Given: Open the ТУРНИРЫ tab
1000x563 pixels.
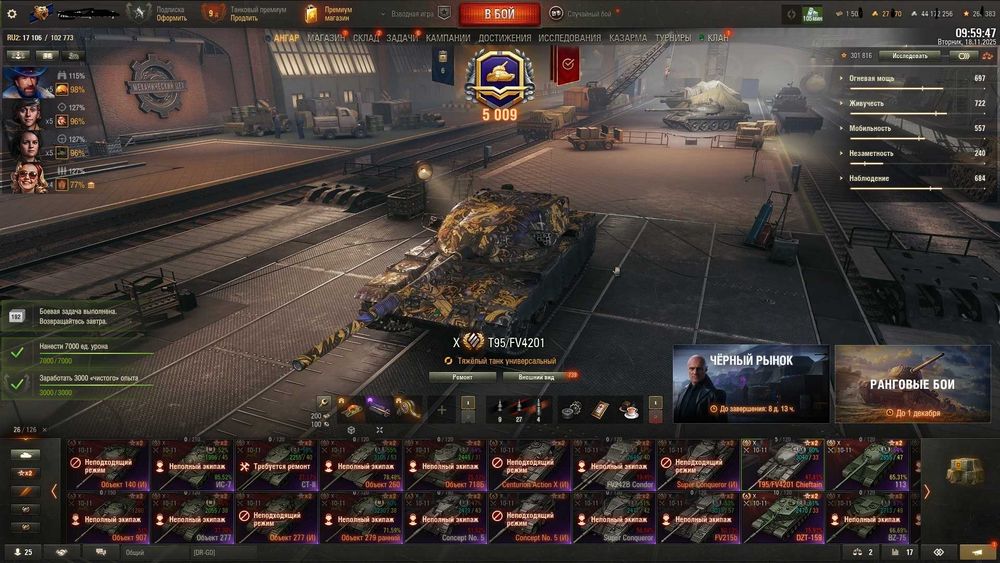Looking at the screenshot, I should pyautogui.click(x=672, y=38).
